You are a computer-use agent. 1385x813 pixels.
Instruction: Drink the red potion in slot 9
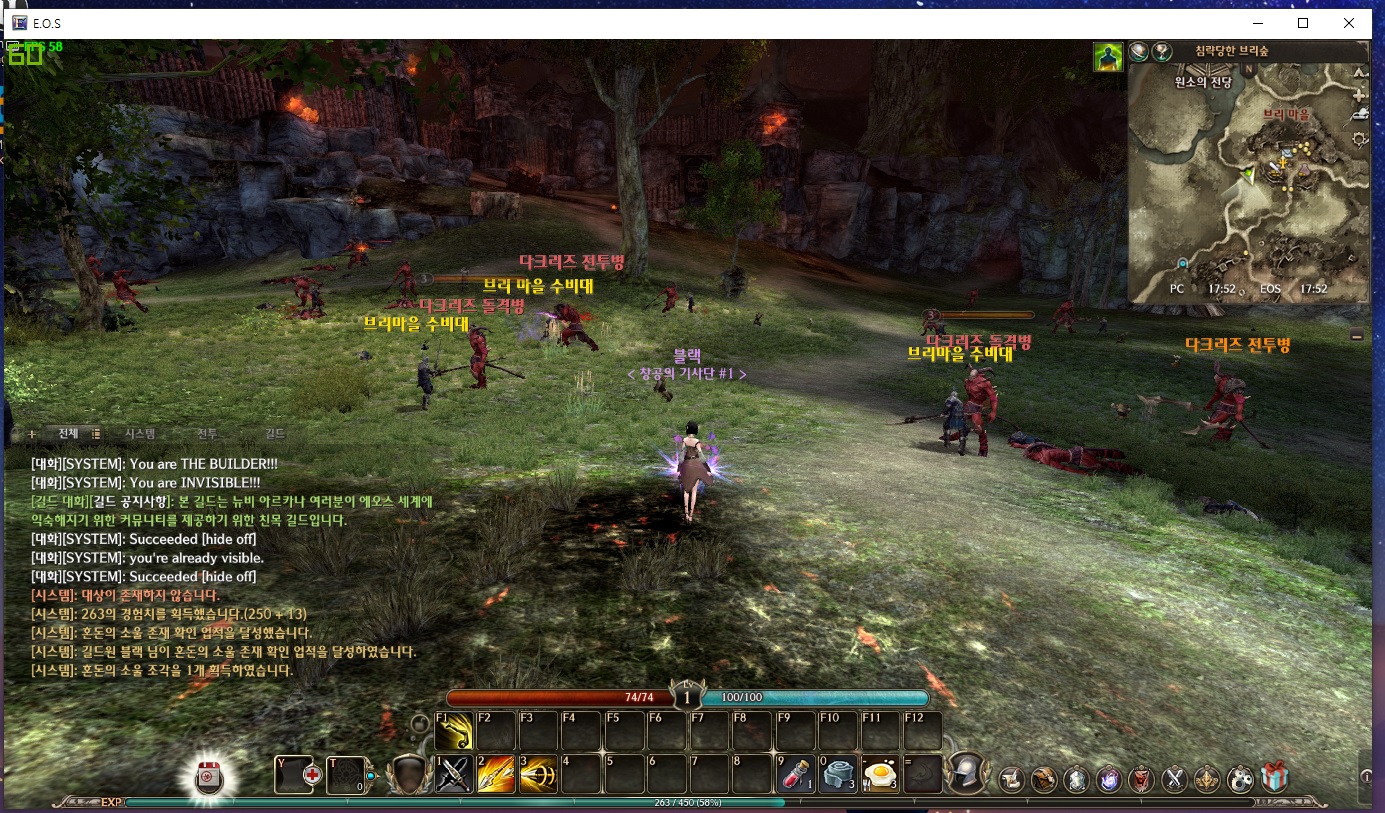click(x=795, y=773)
